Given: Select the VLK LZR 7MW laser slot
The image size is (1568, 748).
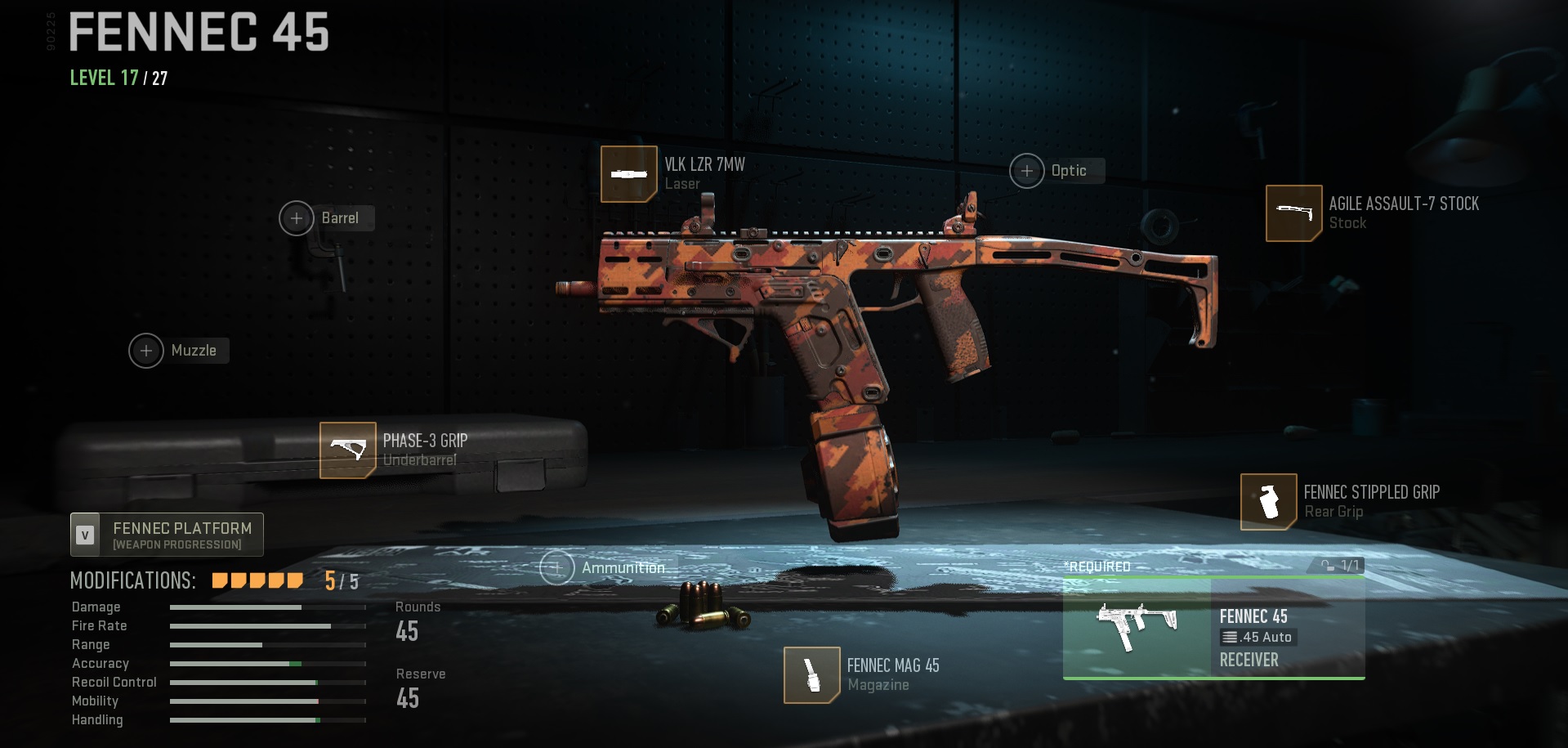Looking at the screenshot, I should tap(628, 174).
